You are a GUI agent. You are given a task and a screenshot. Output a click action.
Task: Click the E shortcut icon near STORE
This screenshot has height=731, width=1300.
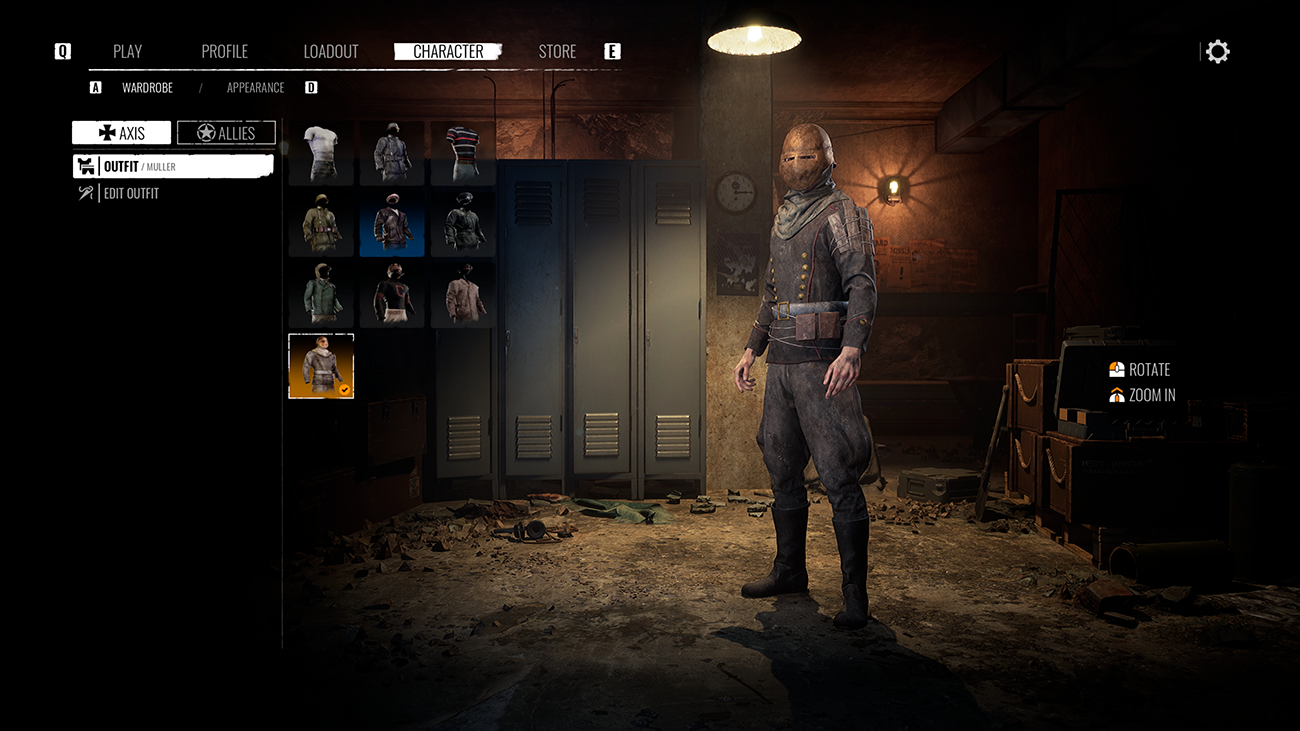click(612, 50)
